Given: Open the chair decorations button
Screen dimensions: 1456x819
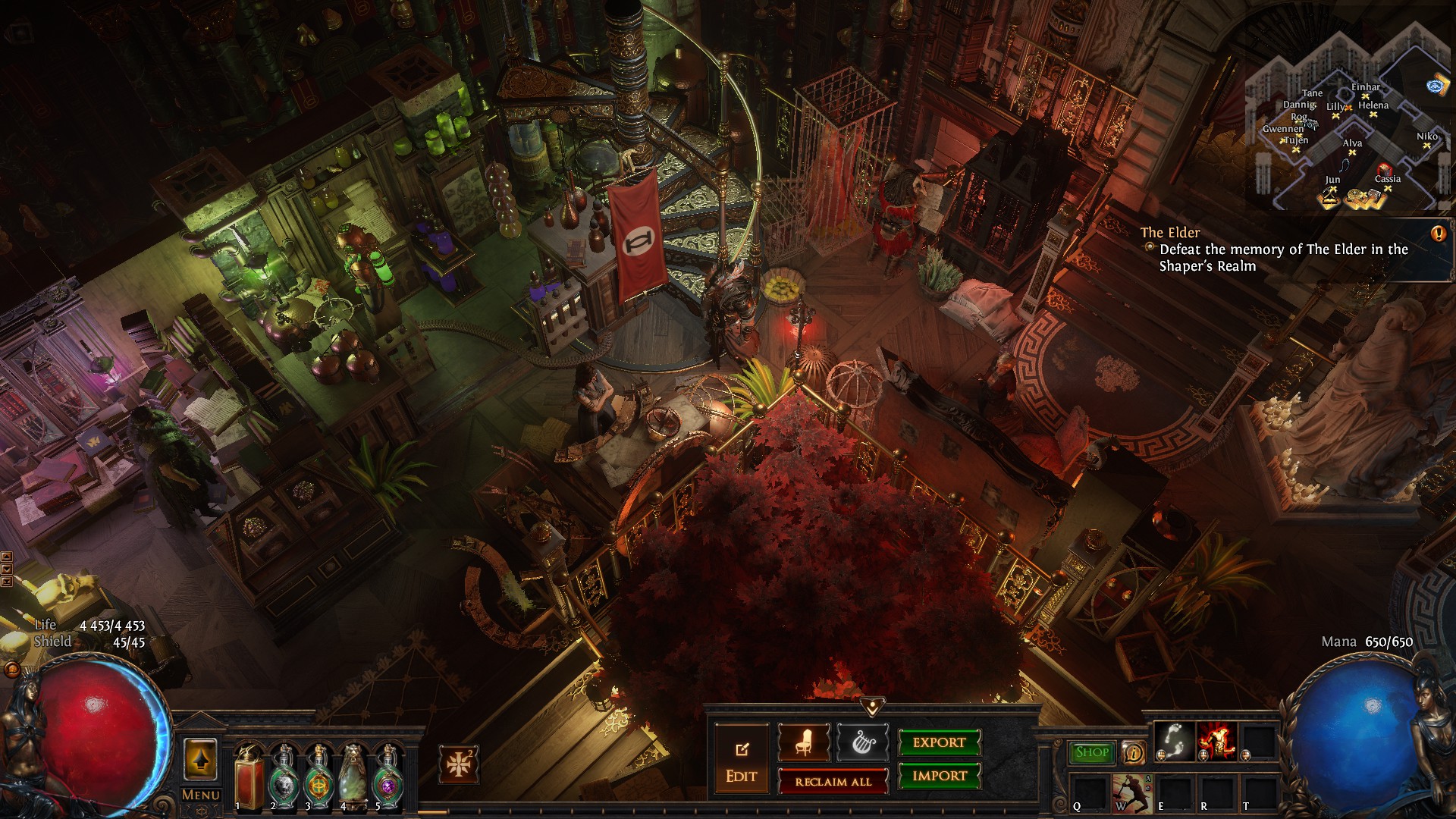Looking at the screenshot, I should tap(804, 743).
